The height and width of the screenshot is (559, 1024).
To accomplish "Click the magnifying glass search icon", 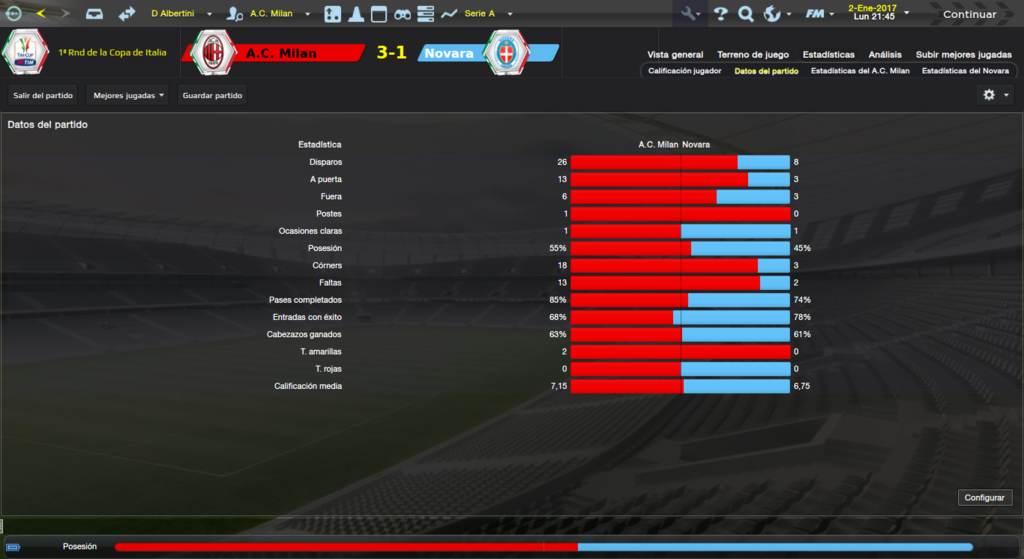I will pyautogui.click(x=746, y=14).
